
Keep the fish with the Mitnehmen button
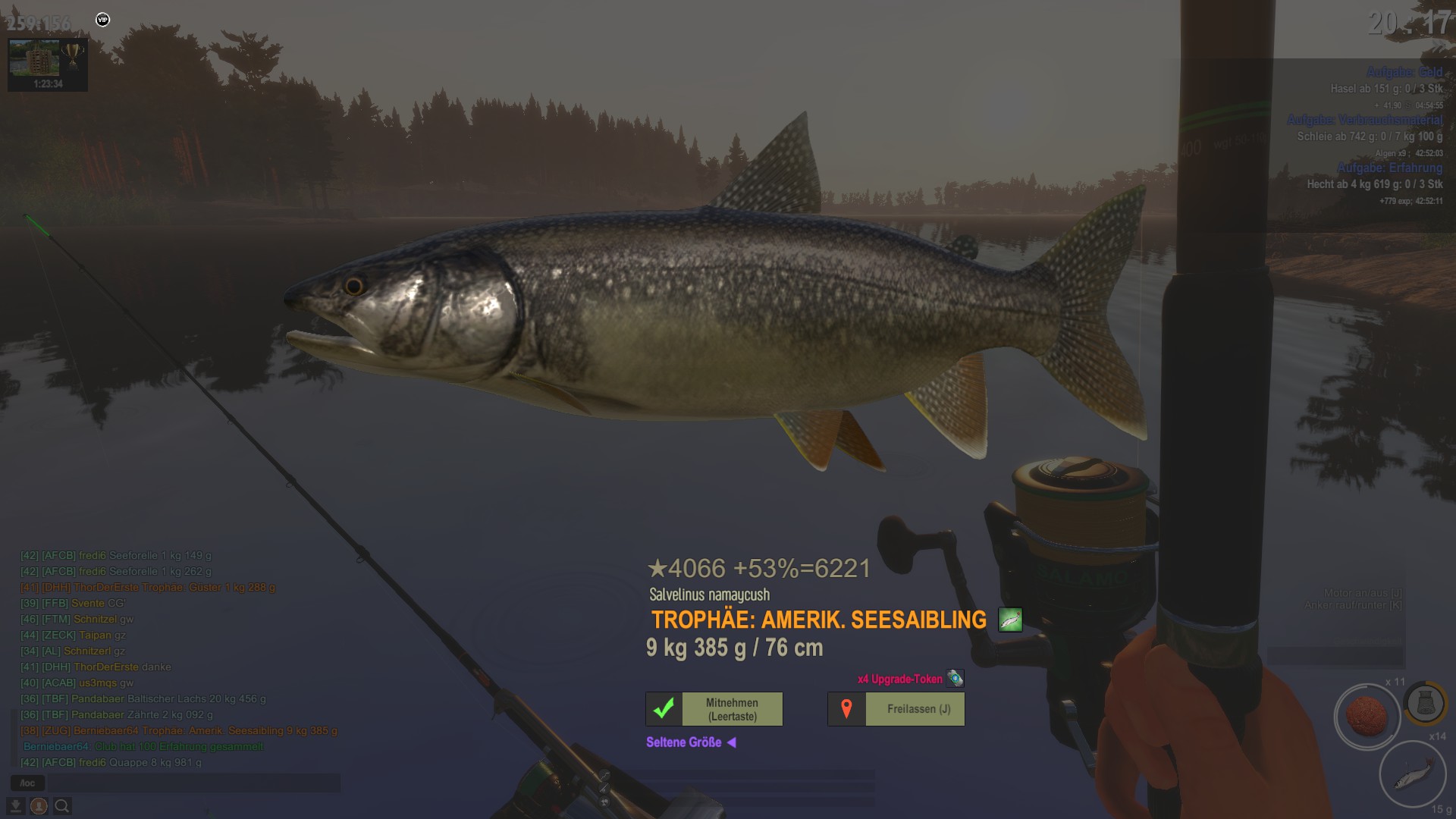[714, 709]
